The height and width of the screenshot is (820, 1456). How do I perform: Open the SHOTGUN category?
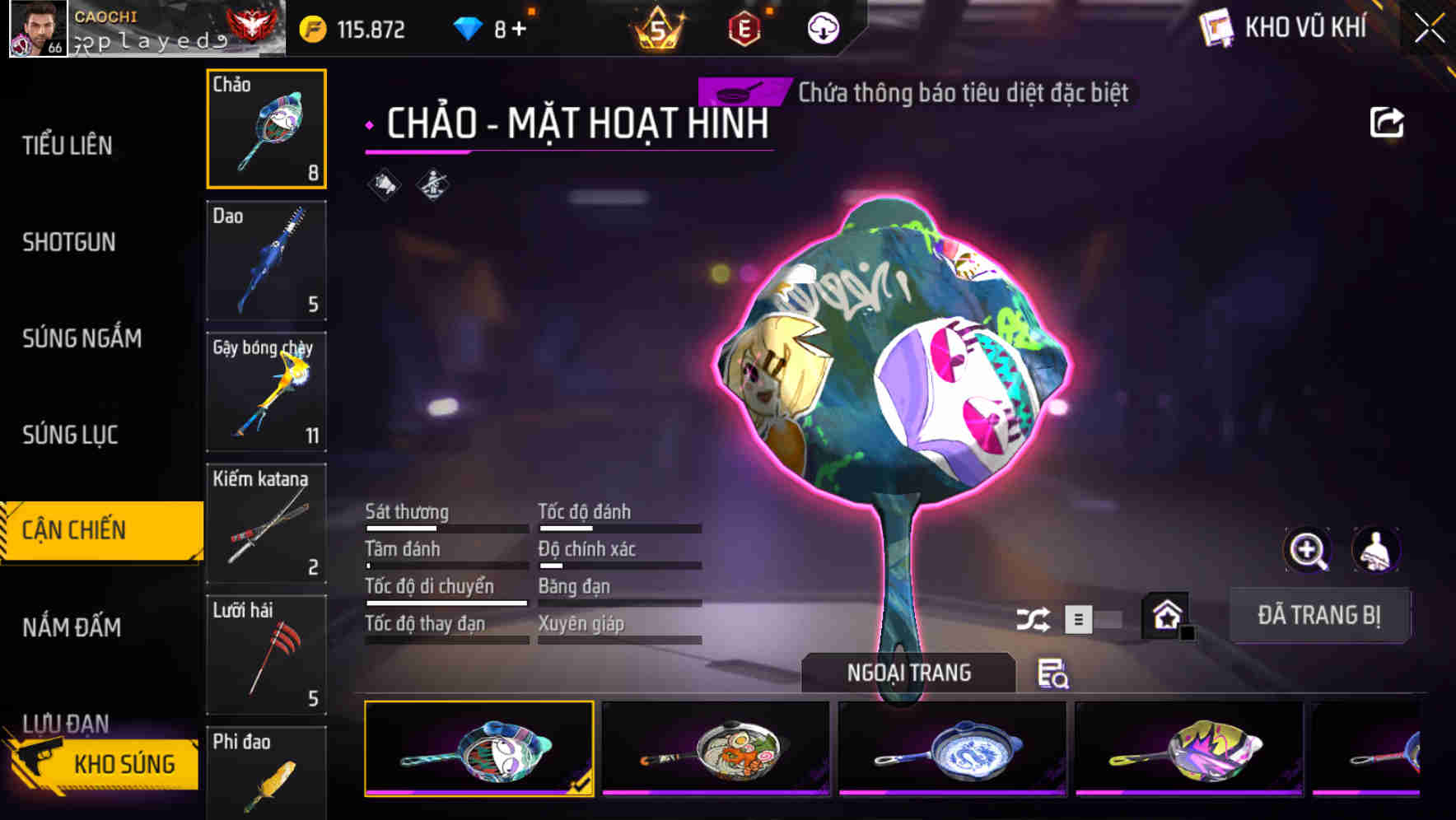(70, 242)
